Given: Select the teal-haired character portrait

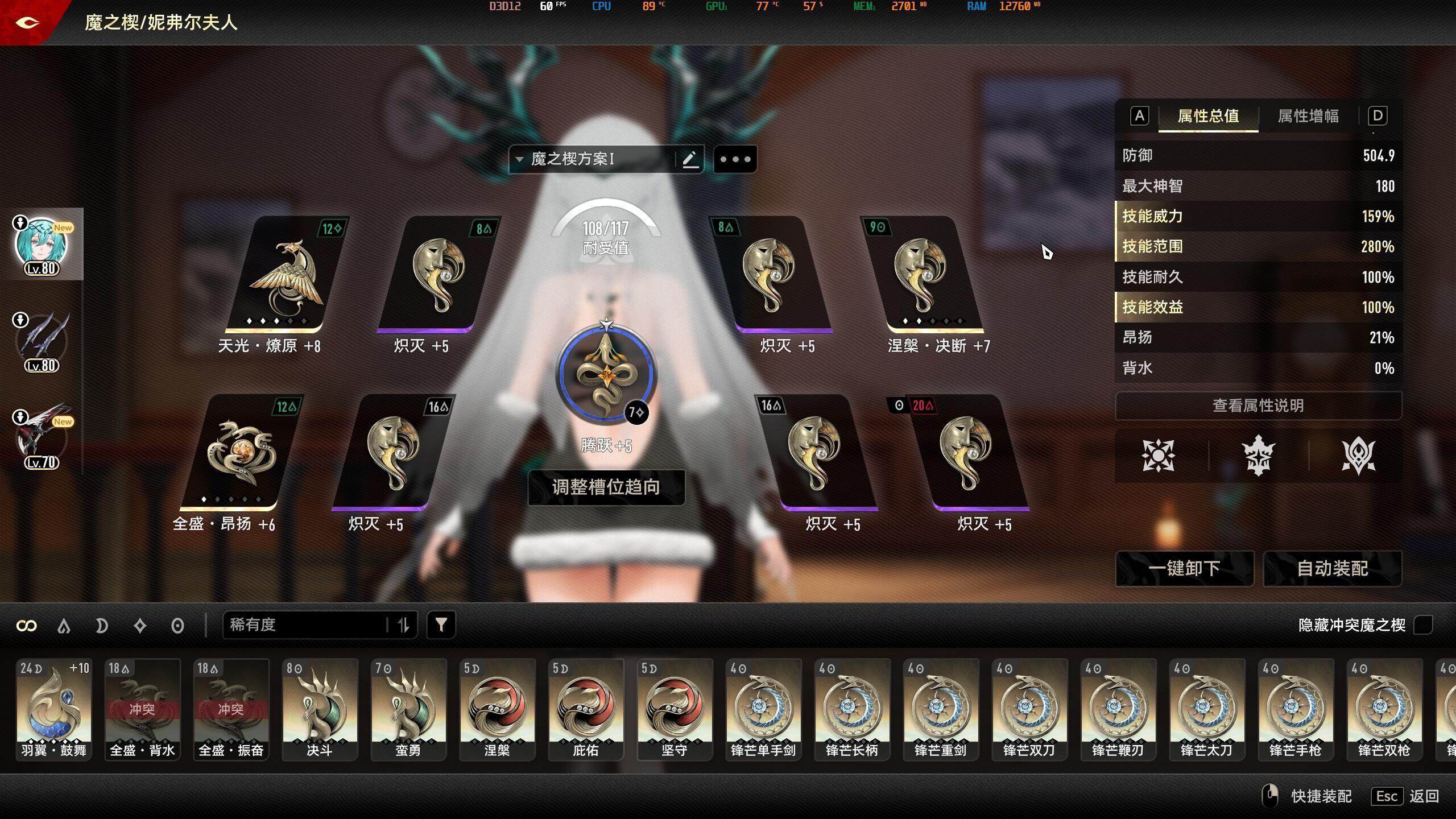Looking at the screenshot, I should coord(41,245).
